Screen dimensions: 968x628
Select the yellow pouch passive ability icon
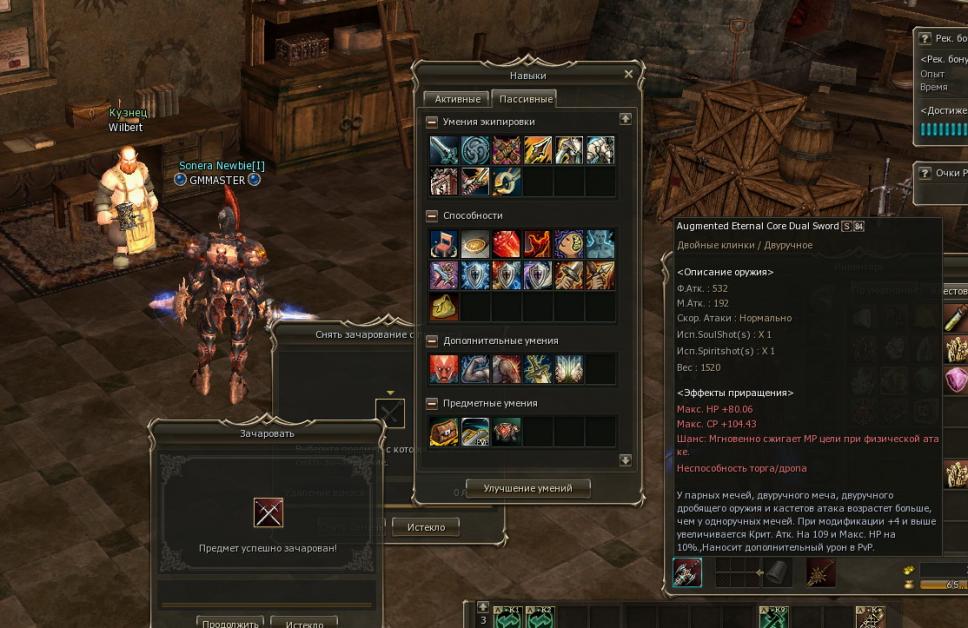pos(444,306)
